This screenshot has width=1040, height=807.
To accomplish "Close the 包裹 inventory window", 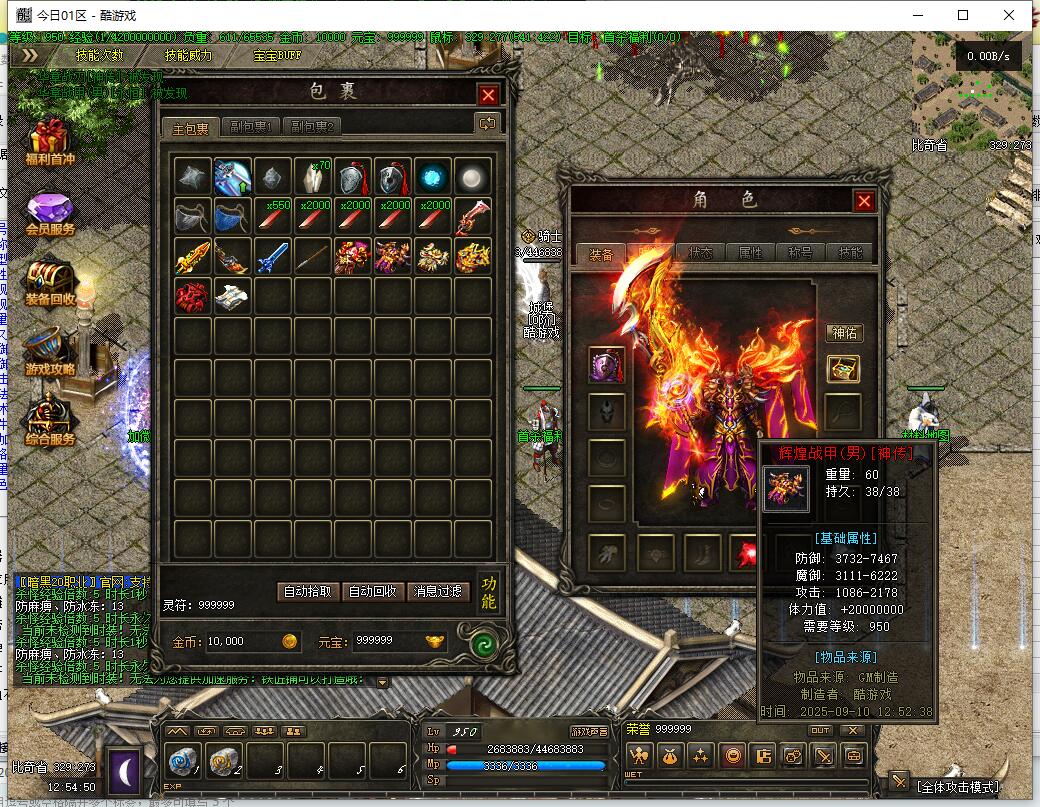I will point(488,95).
